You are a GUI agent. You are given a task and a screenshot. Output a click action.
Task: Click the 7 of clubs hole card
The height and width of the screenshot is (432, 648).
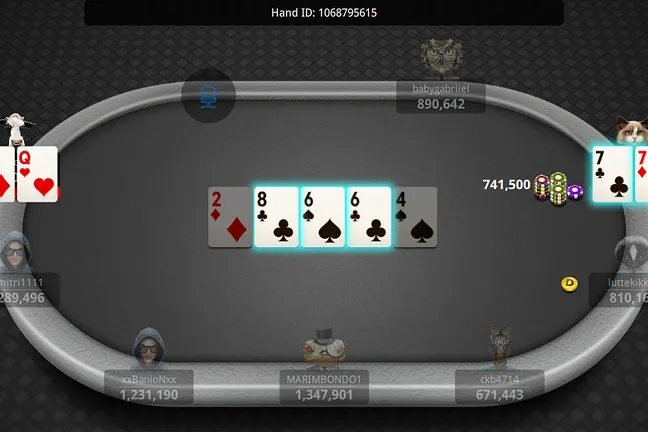pos(611,173)
